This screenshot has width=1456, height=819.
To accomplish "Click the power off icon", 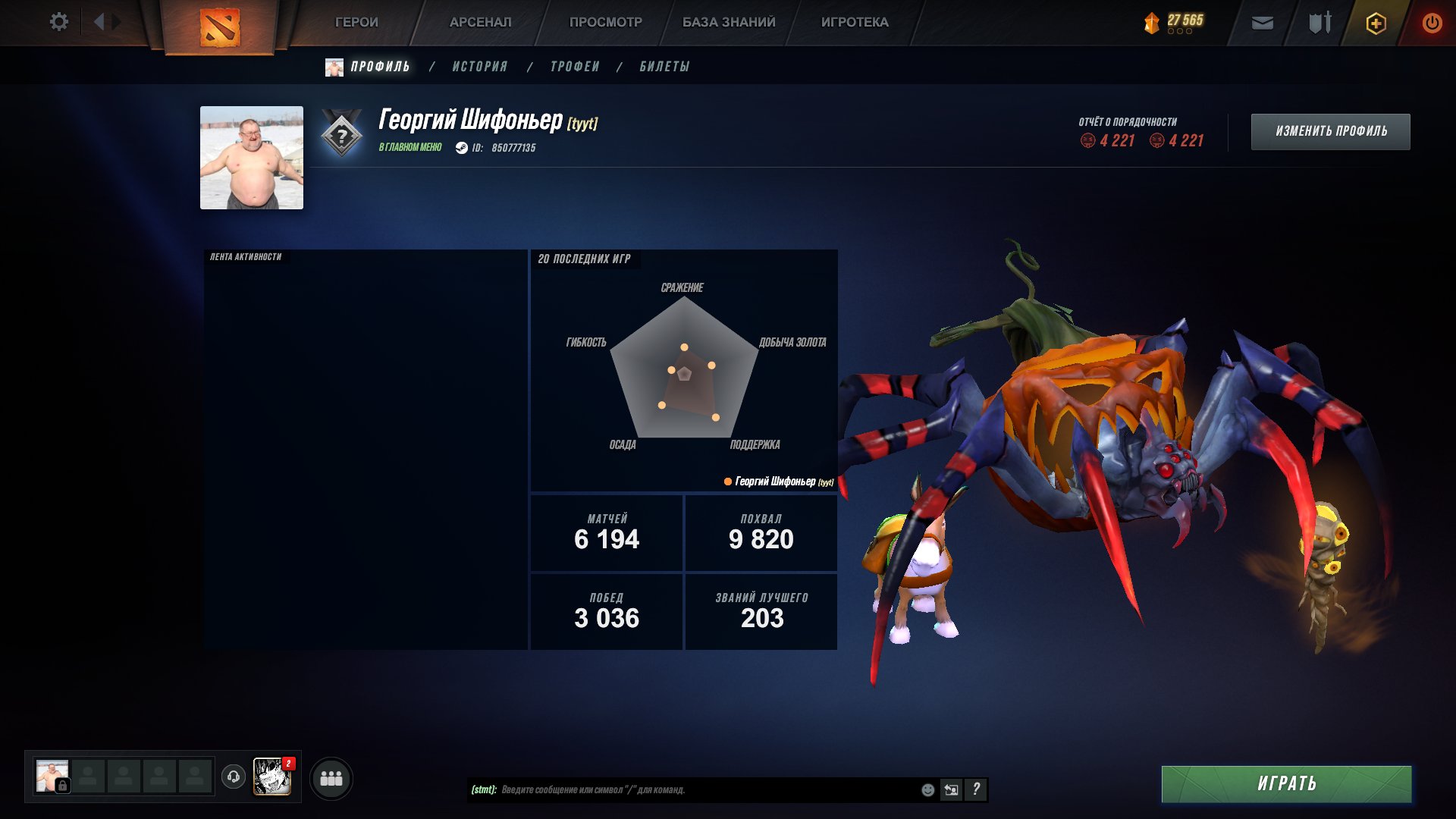I will [x=1432, y=23].
